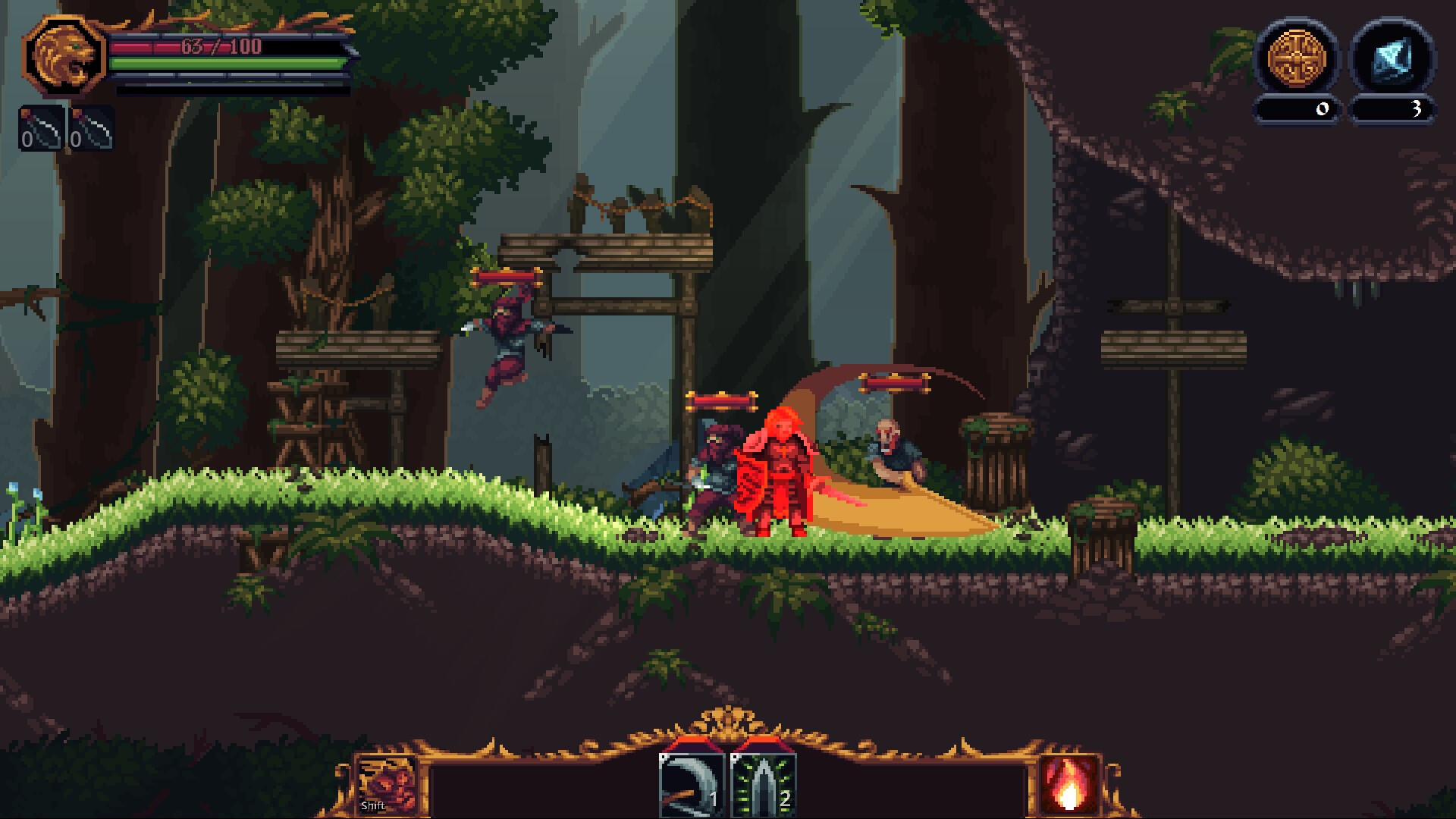Select the green sword in weapon slot 2
This screenshot has height=819, width=1456.
point(766,785)
